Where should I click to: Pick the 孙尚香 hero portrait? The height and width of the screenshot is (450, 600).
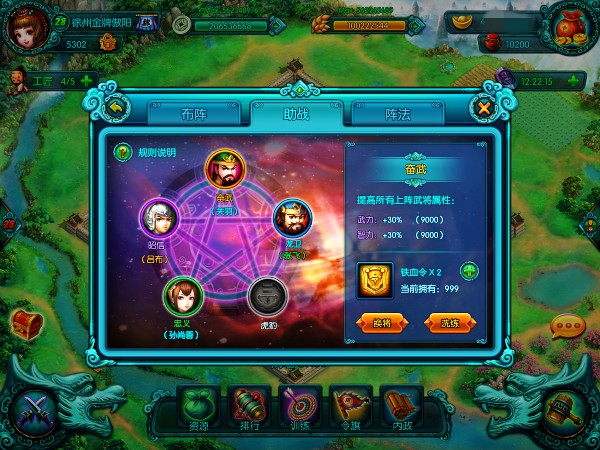(184, 295)
